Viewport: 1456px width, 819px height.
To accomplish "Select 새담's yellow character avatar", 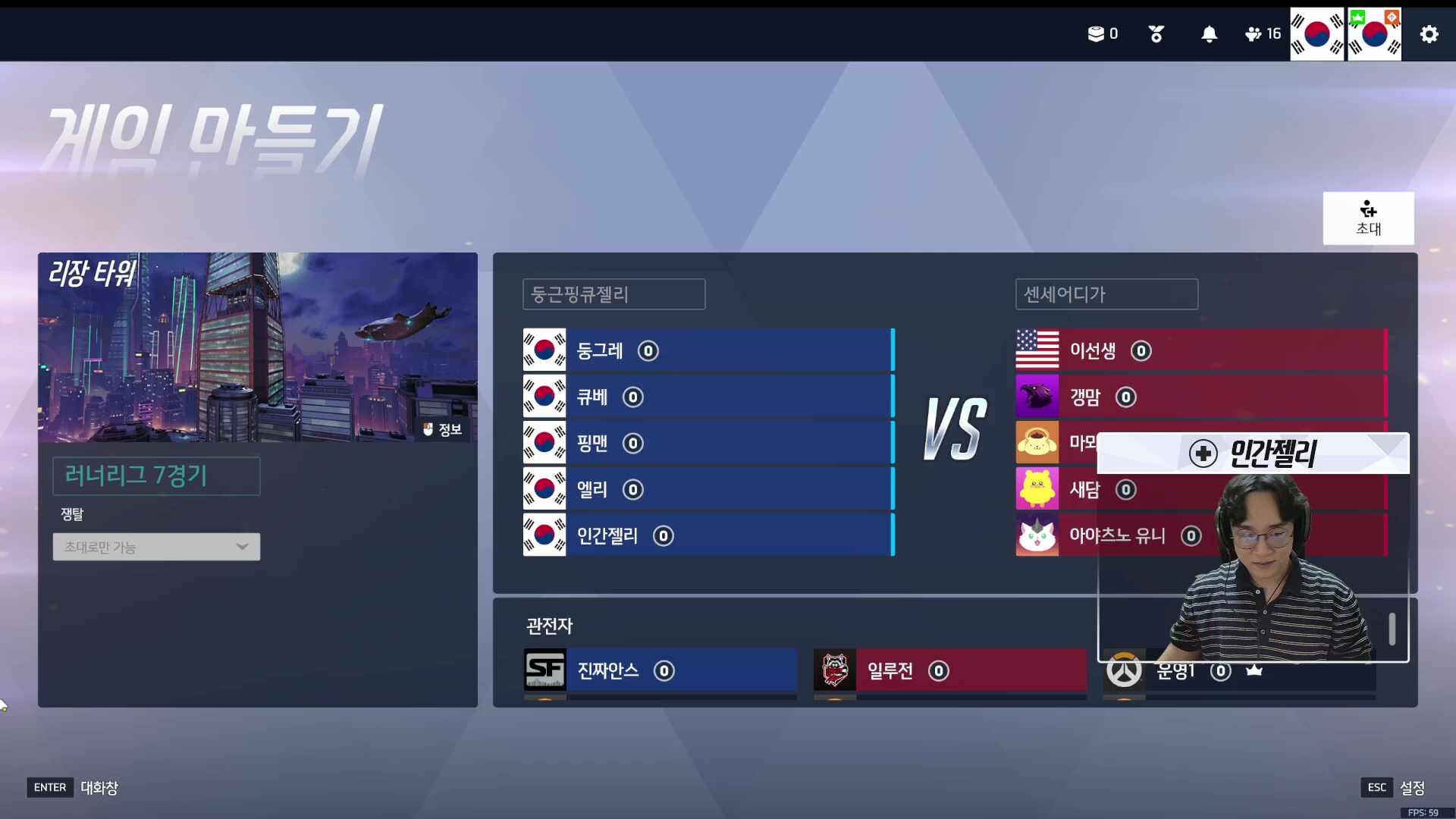I will pos(1037,489).
